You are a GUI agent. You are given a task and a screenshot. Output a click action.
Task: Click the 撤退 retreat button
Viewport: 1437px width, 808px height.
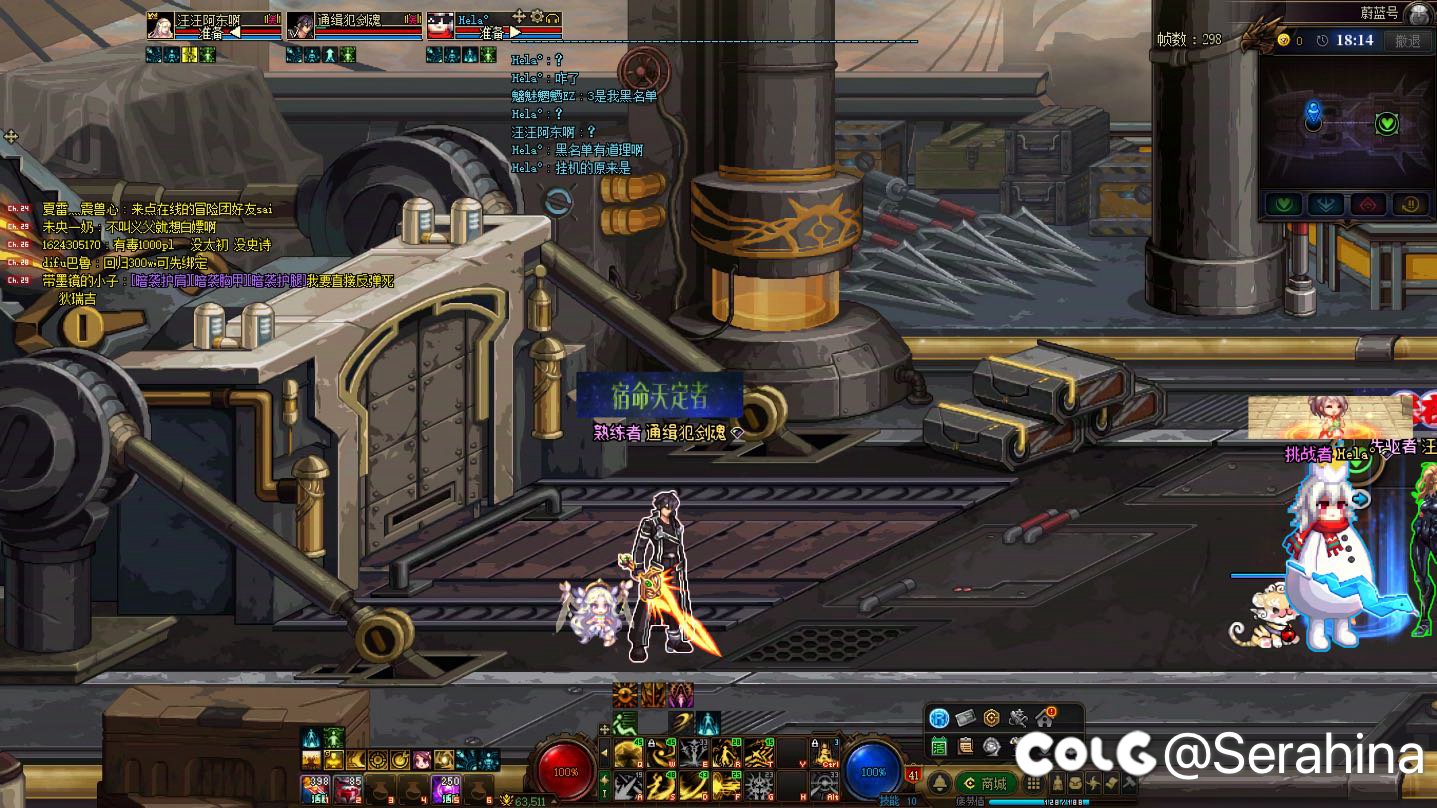(x=1408, y=41)
